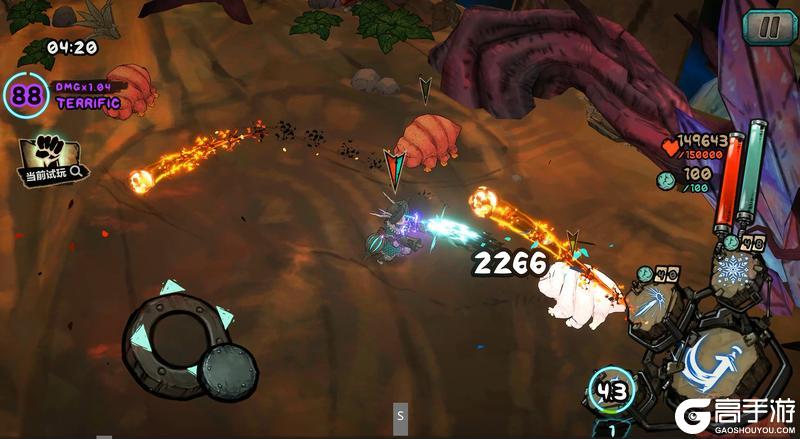Open the fist trial-play icon
Image resolution: width=800 pixels, height=439 pixels.
click(x=47, y=156)
